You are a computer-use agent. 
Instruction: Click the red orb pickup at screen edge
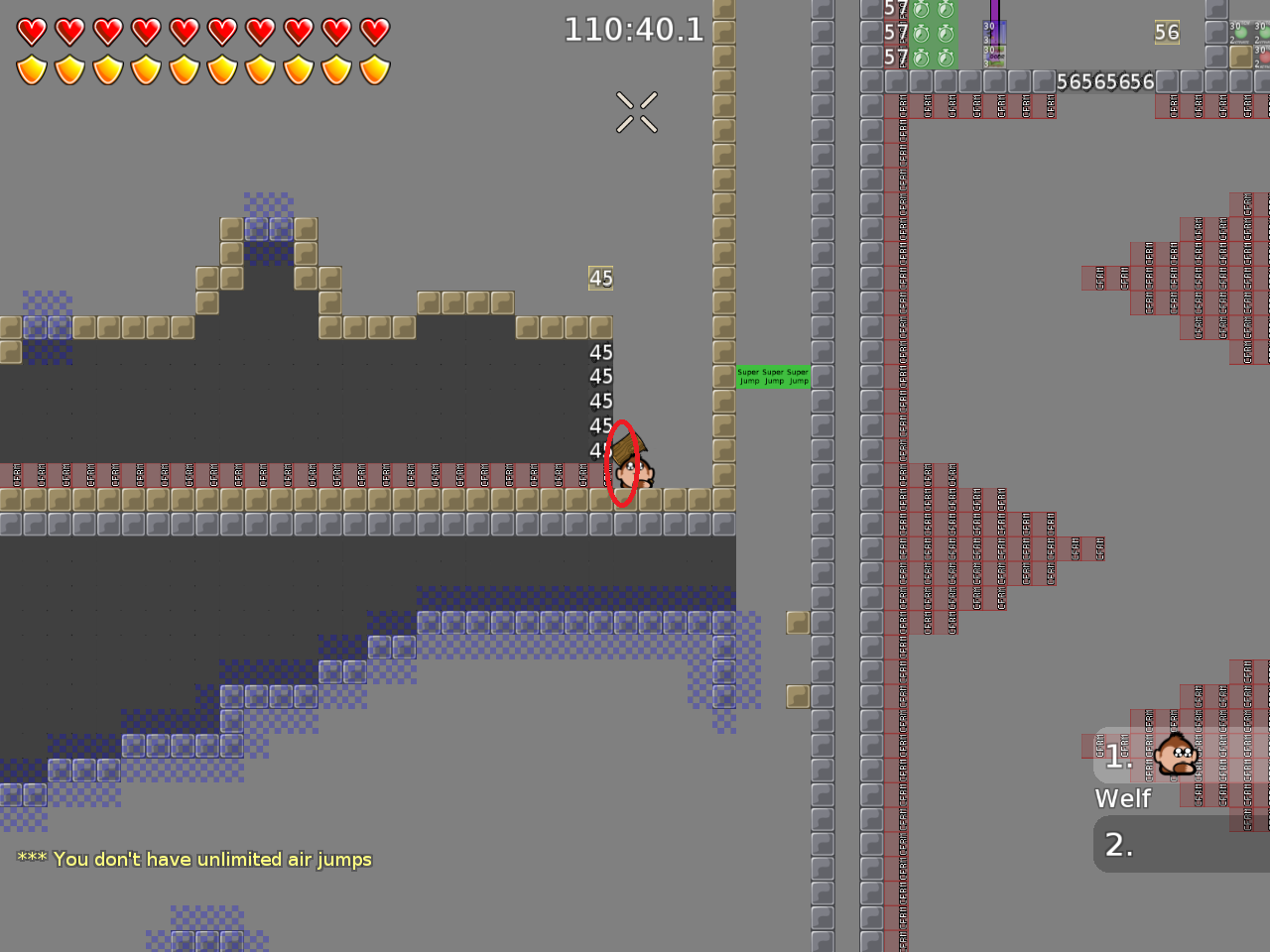pyautogui.click(x=1265, y=57)
